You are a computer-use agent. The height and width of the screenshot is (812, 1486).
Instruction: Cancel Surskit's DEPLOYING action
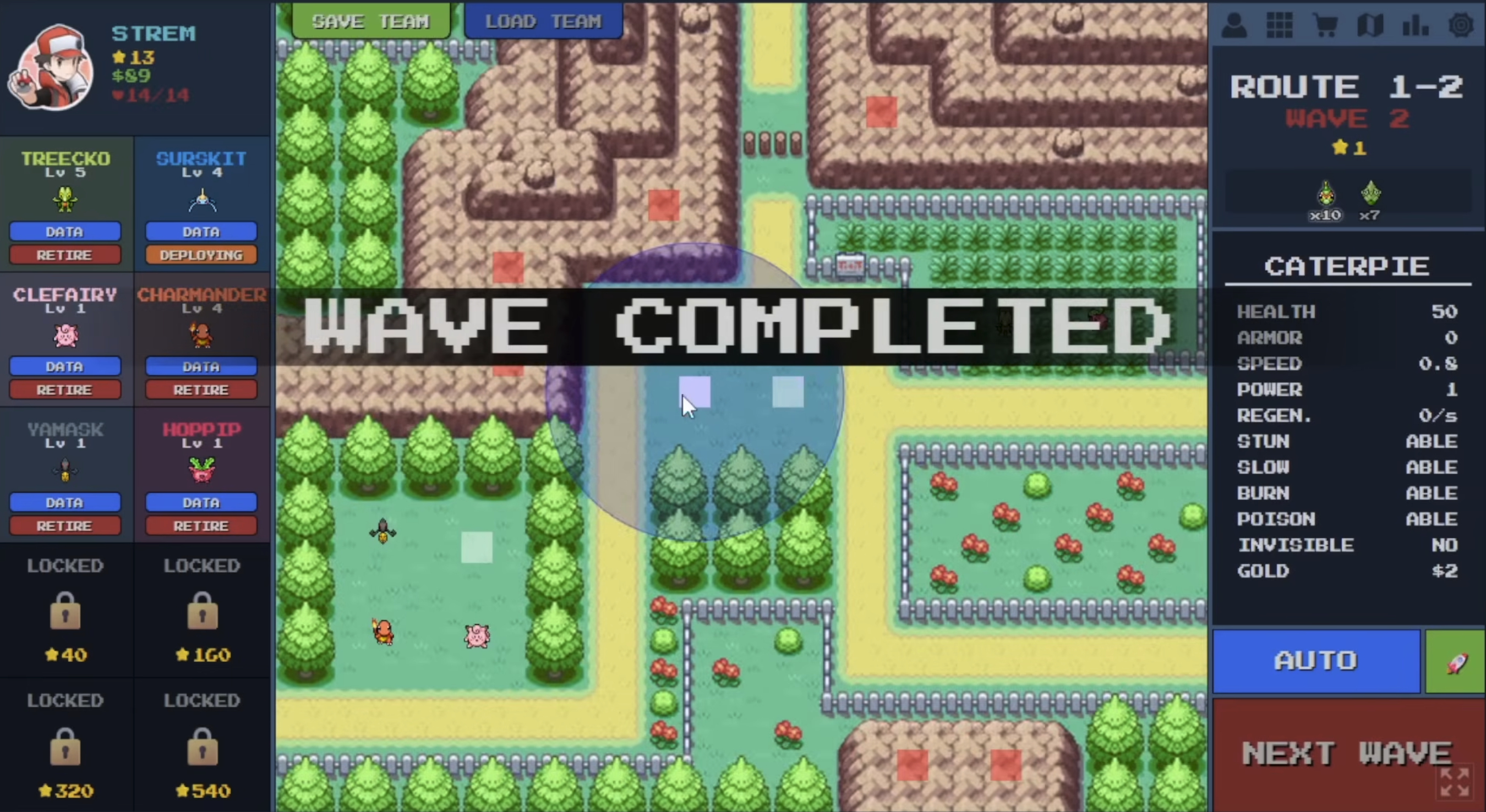point(201,254)
